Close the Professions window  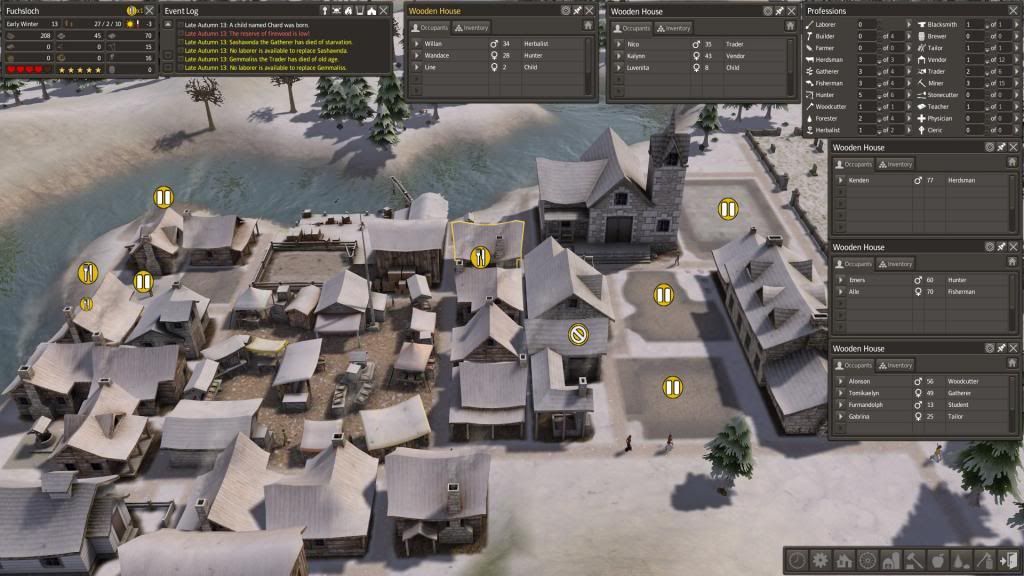coord(1015,10)
